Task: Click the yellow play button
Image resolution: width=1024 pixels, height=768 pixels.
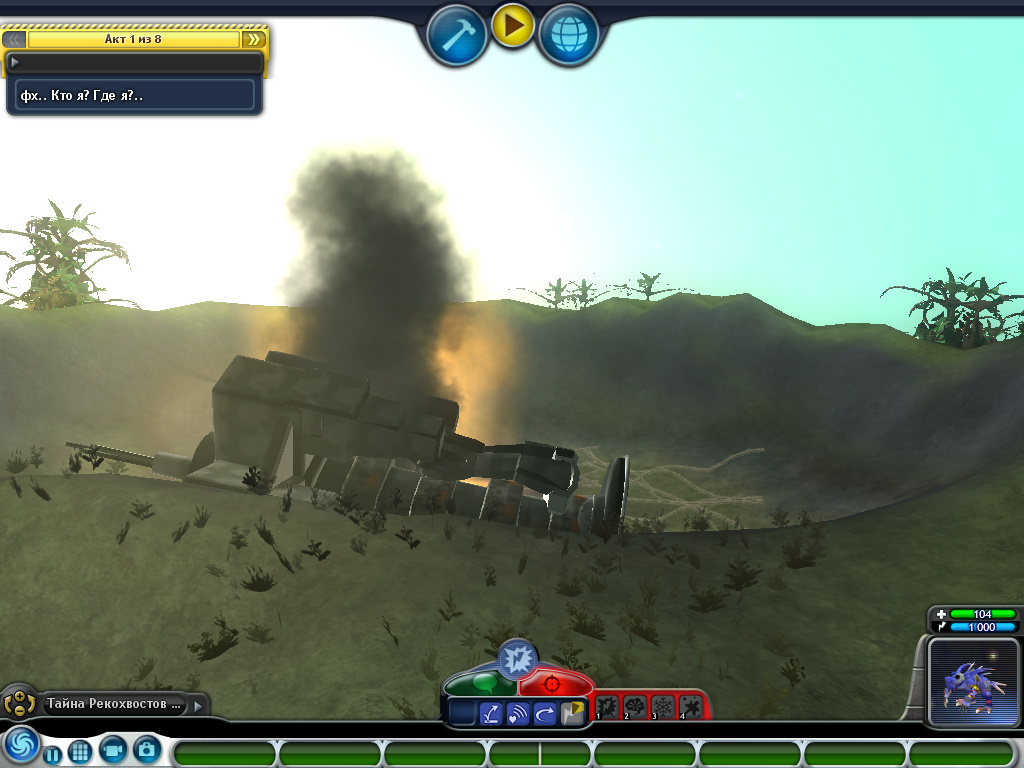Action: (512, 26)
